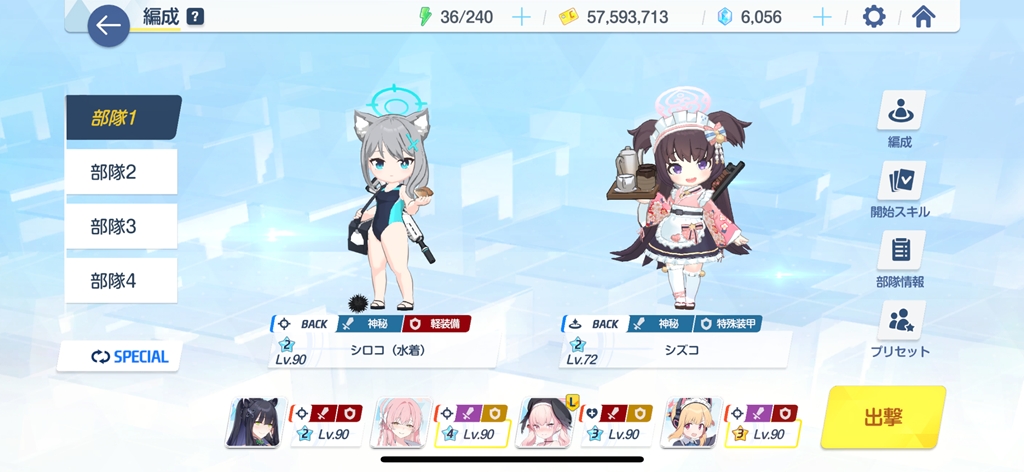Go back with the arrow button
Image resolution: width=1024 pixels, height=472 pixels.
[108, 25]
